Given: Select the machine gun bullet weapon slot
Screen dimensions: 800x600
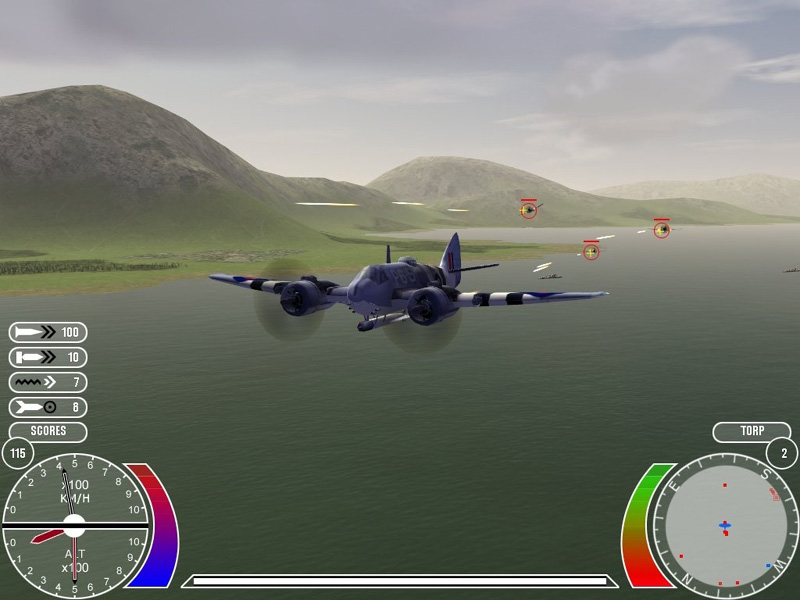Looking at the screenshot, I should coord(48,332).
